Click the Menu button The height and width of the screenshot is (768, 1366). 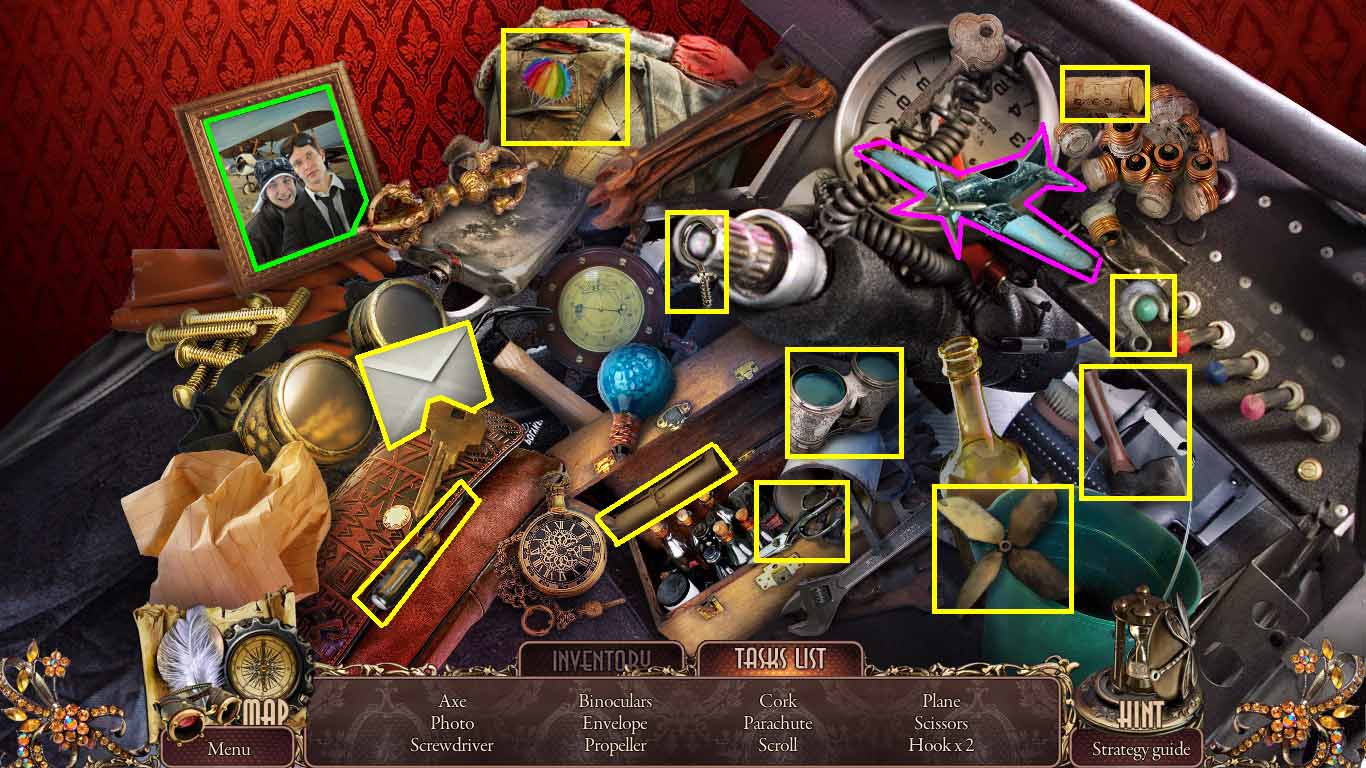click(x=228, y=747)
